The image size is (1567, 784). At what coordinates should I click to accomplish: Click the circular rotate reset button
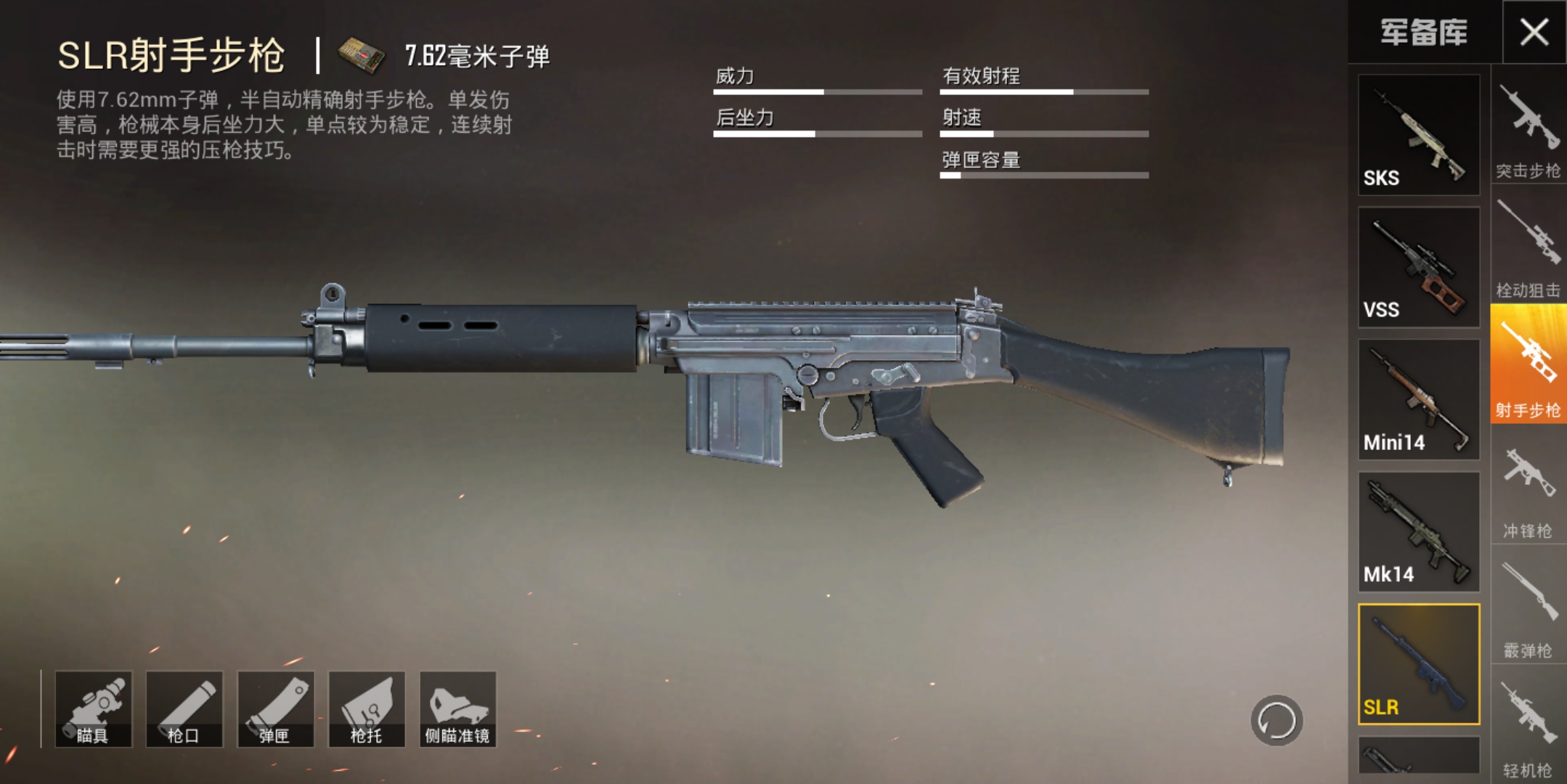1277,721
